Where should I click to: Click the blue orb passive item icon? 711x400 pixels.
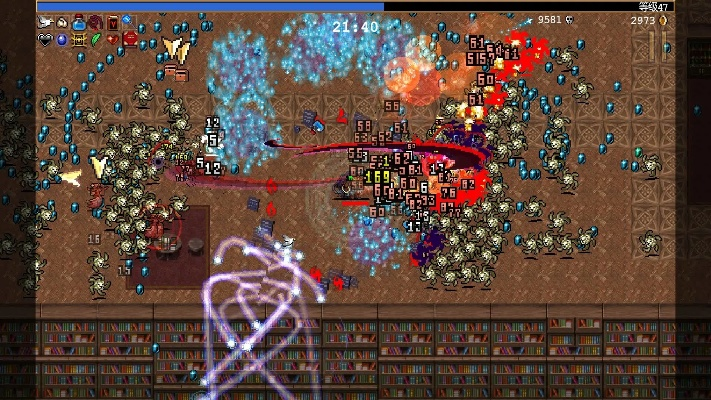[61, 39]
